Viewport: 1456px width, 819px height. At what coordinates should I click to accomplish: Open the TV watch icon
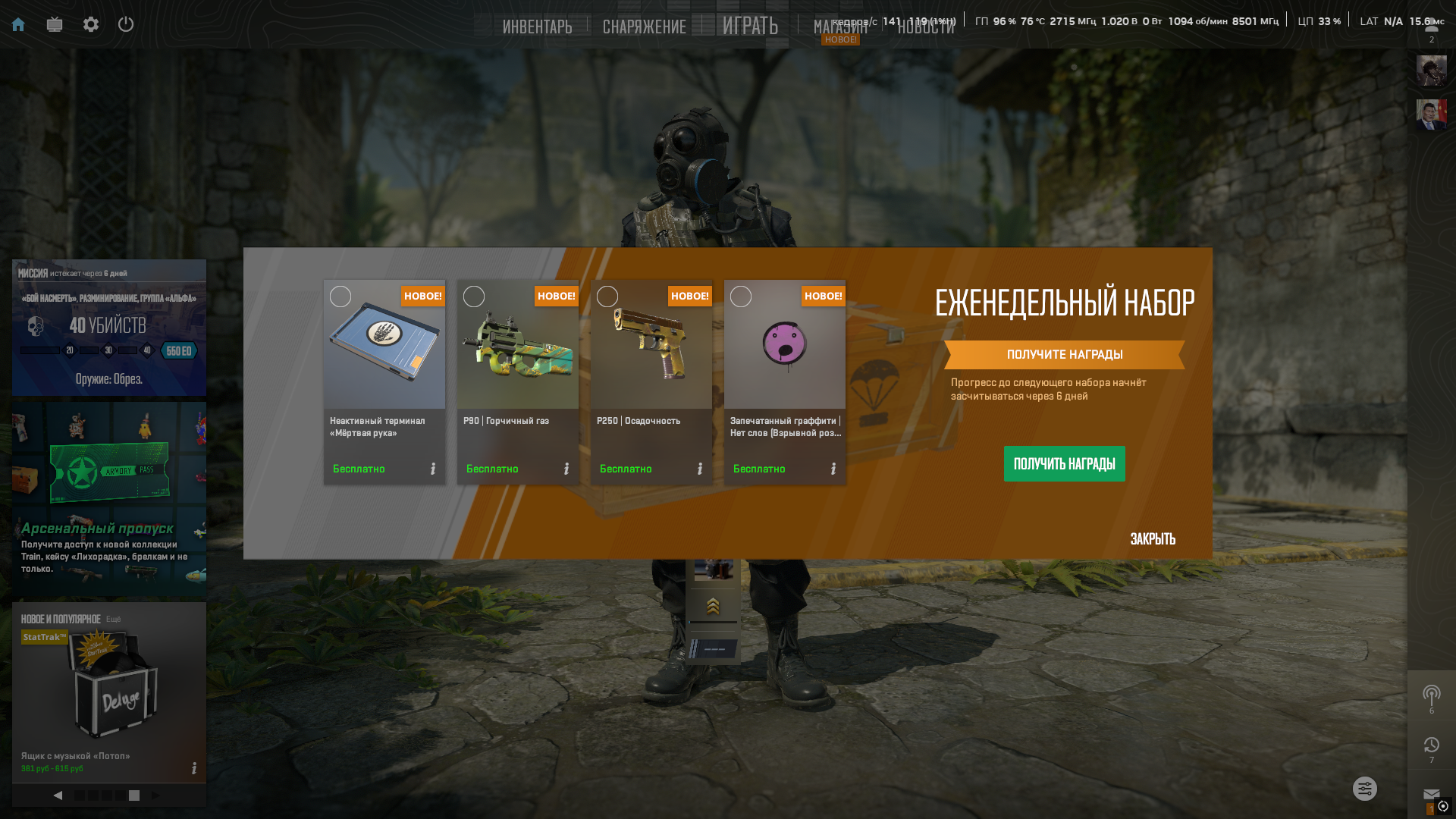pyautogui.click(x=55, y=24)
